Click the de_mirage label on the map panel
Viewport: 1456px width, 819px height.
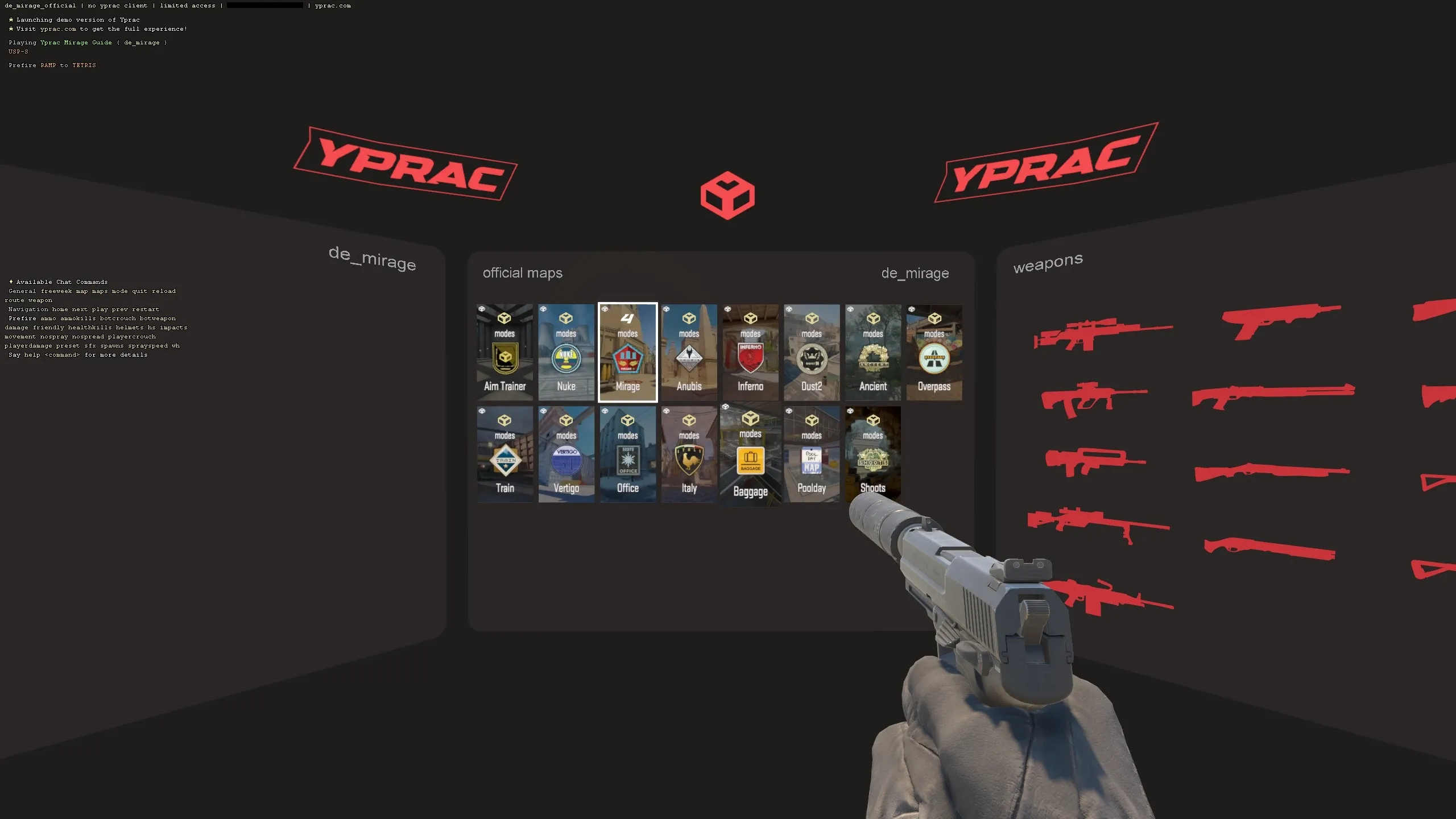[915, 273]
